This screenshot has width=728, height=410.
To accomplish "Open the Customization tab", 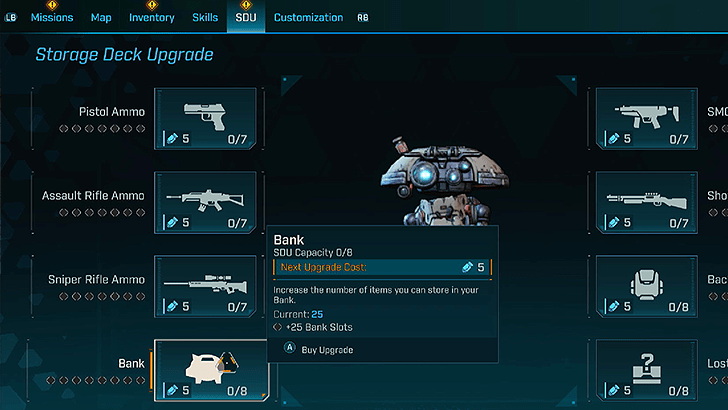I will (x=308, y=17).
